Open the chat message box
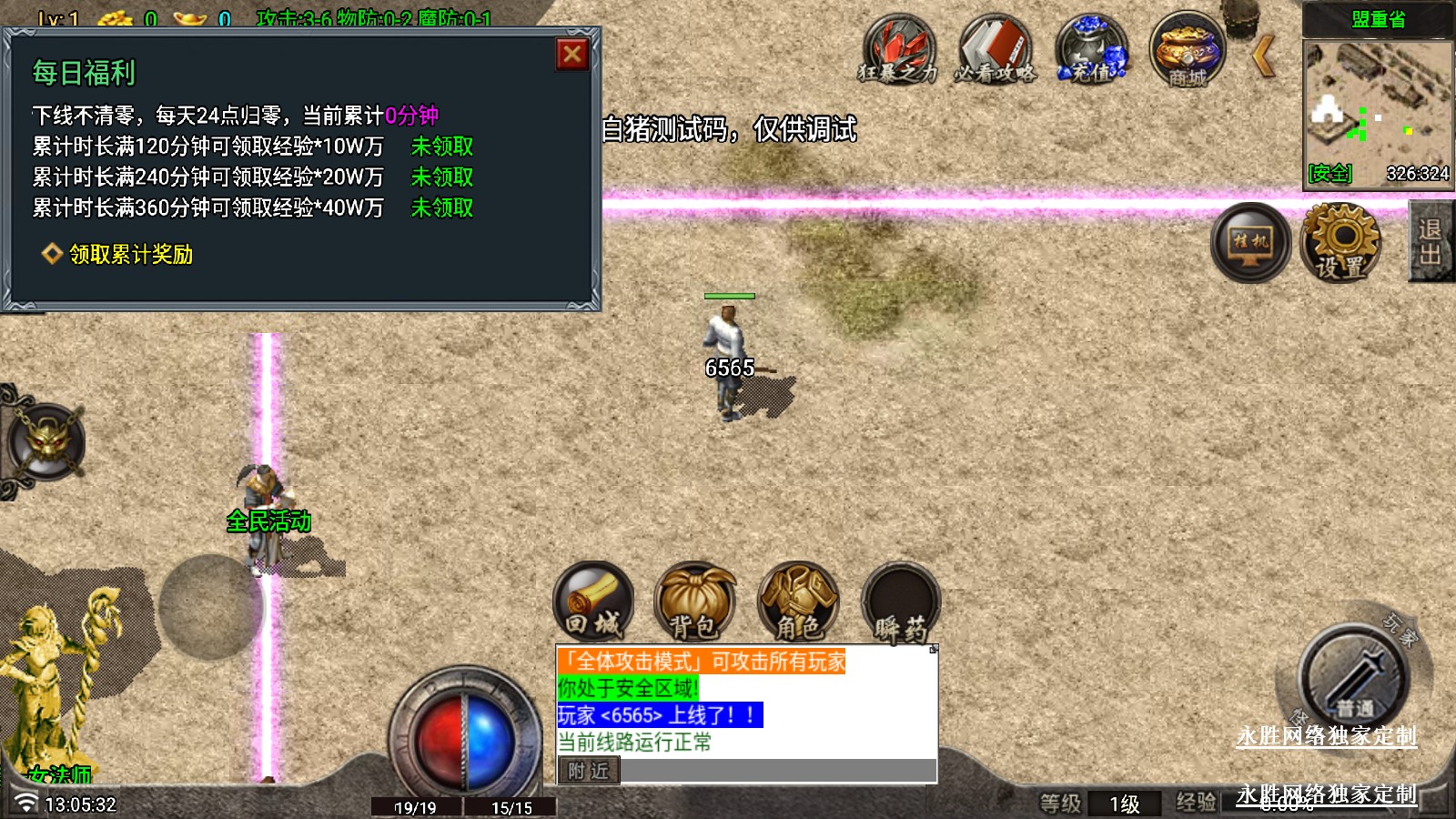 point(746,701)
